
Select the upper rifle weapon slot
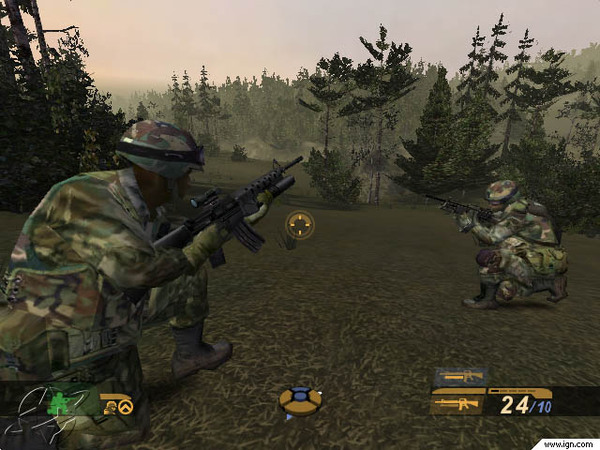[459, 377]
